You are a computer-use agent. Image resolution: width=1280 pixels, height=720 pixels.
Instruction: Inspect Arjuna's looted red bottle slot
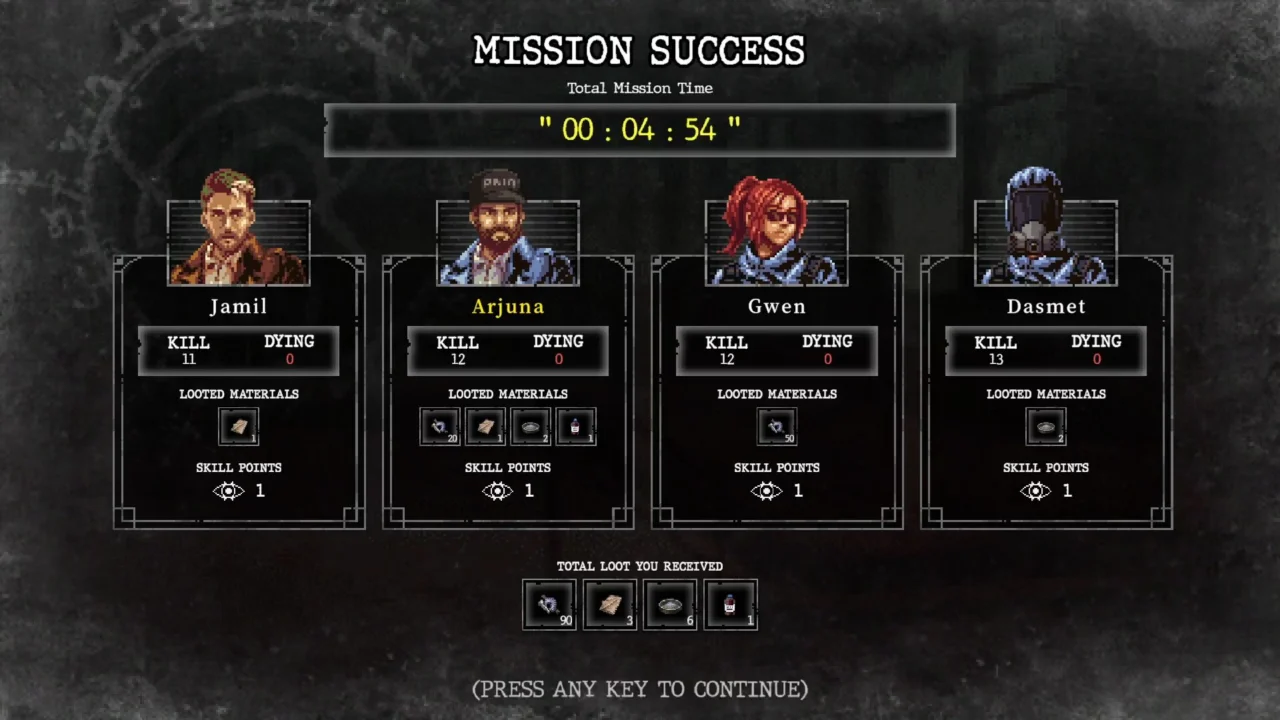pos(576,427)
